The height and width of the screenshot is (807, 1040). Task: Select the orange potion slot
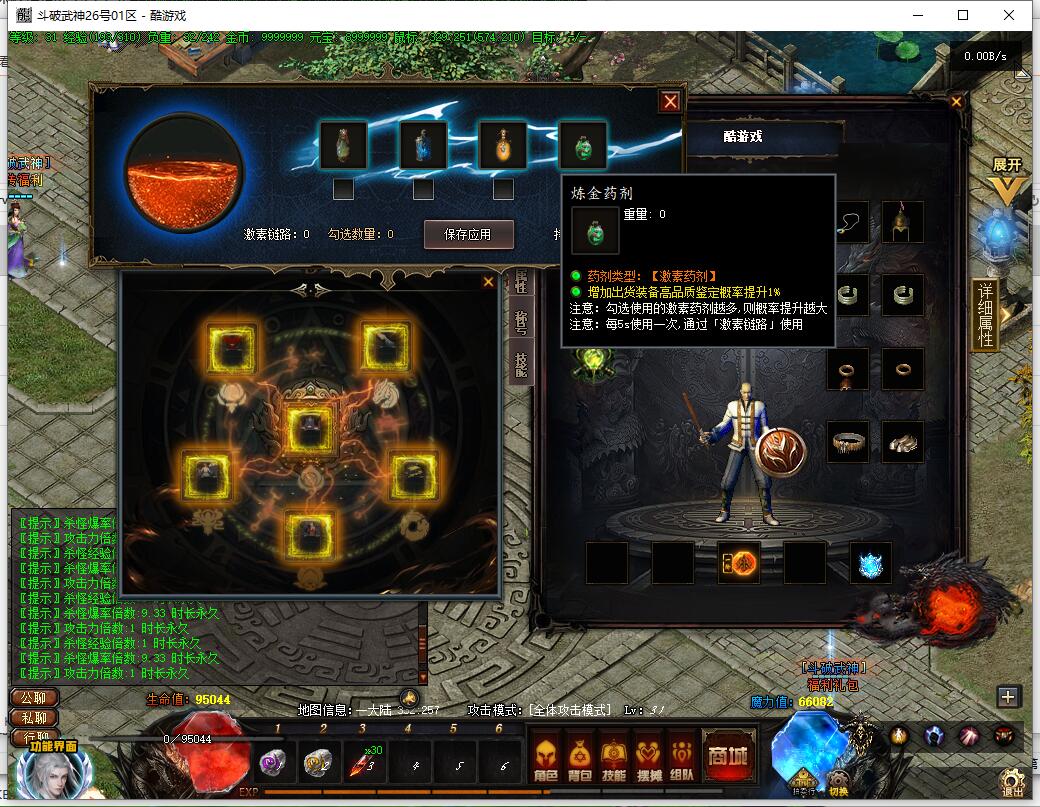pos(502,146)
